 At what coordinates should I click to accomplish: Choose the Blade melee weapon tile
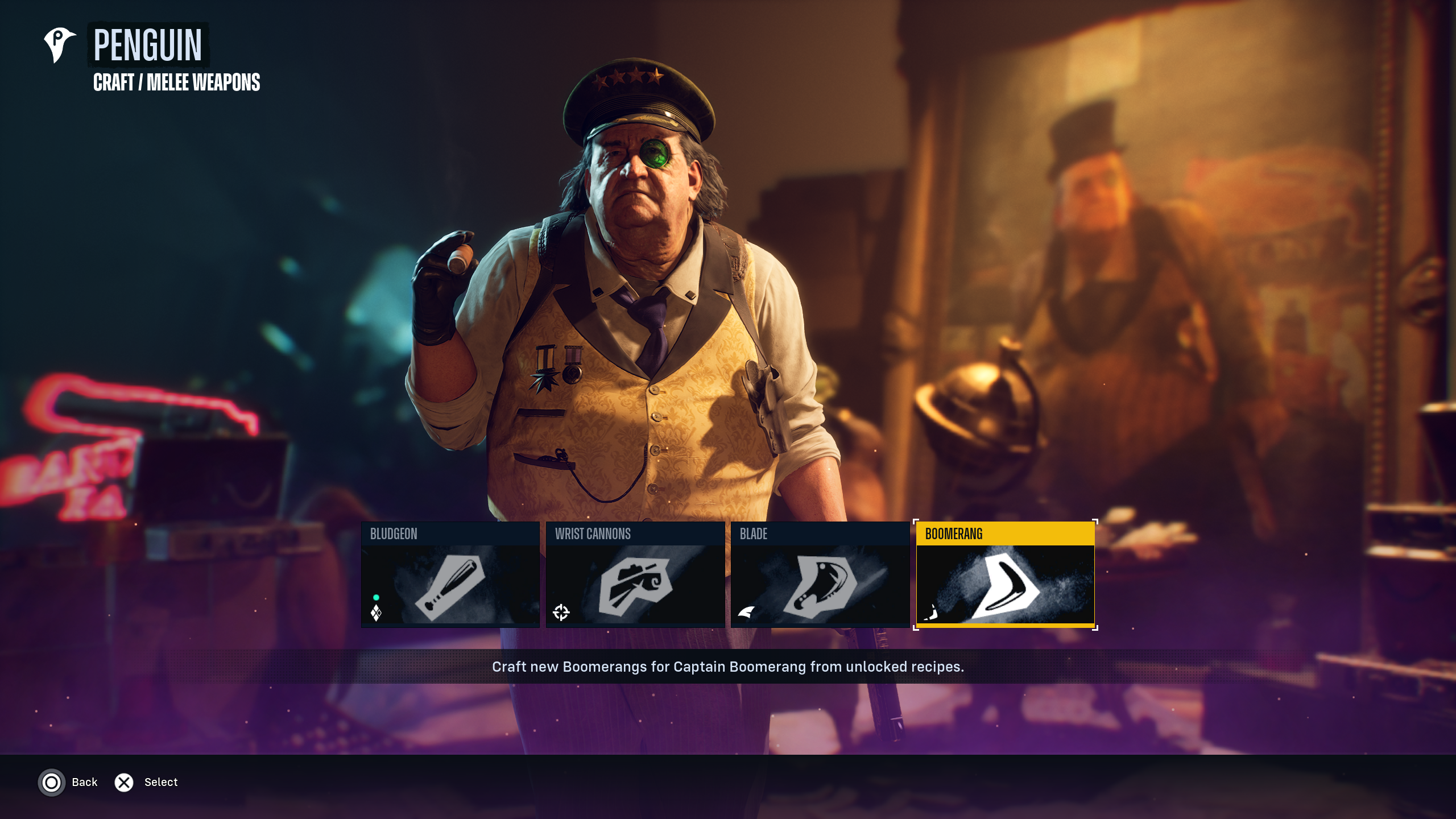pos(820,574)
